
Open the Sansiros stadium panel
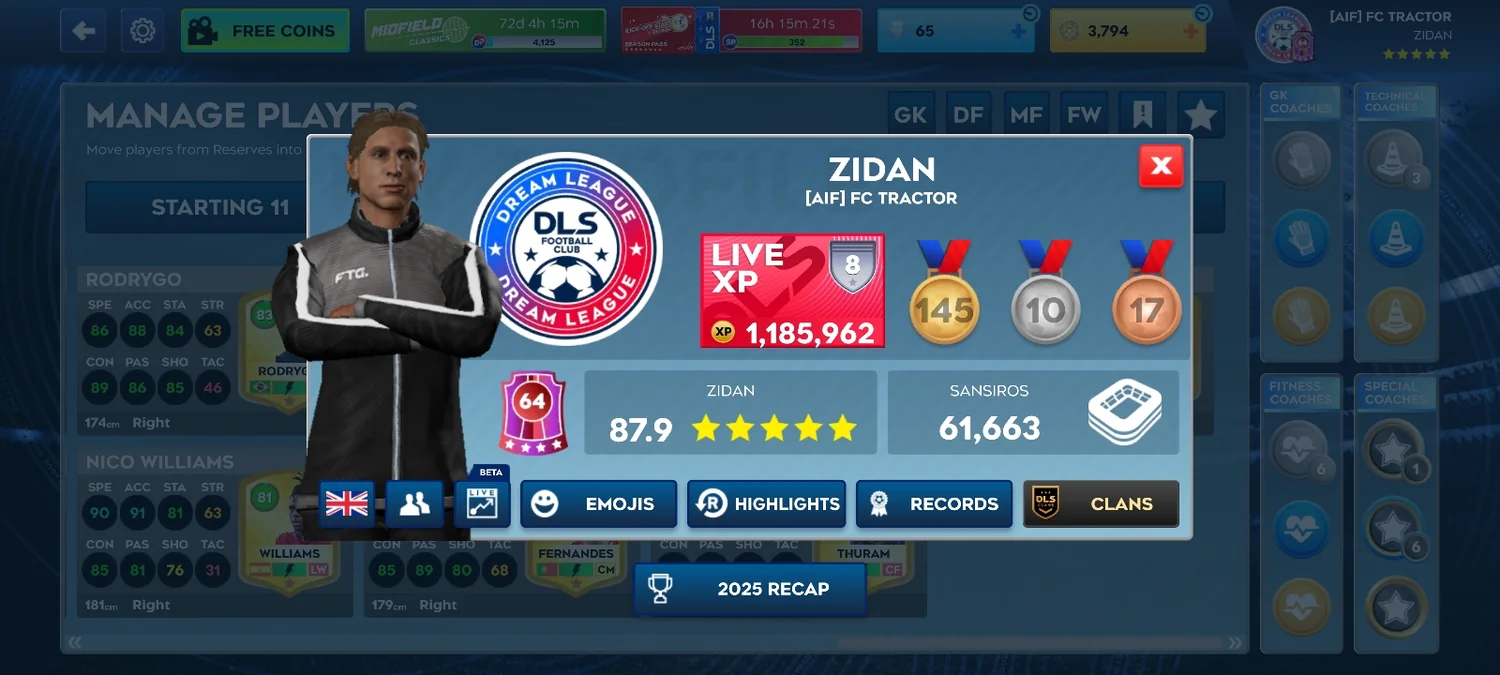(x=1033, y=412)
